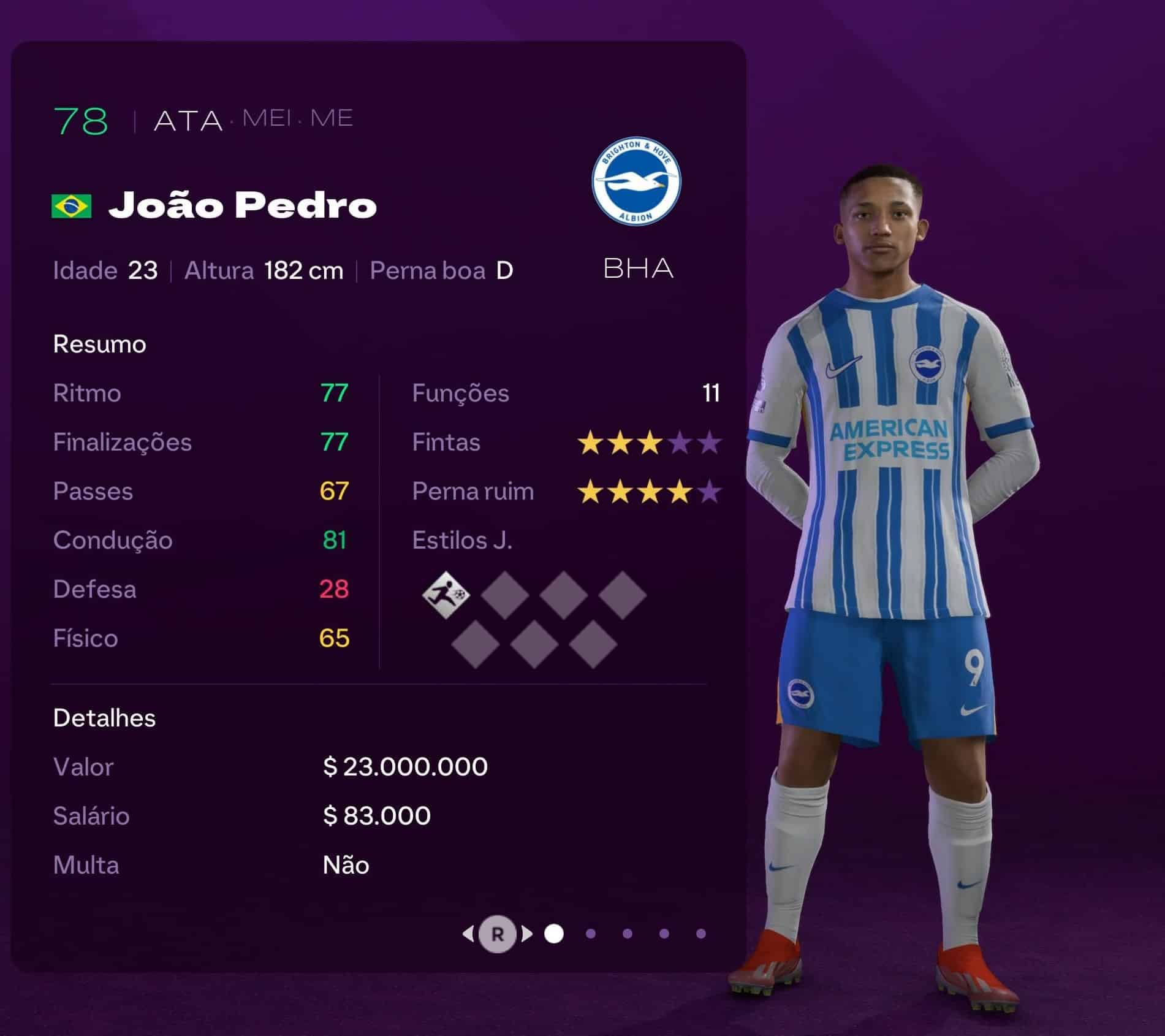Click the left arrow beside the page selector

[468, 934]
